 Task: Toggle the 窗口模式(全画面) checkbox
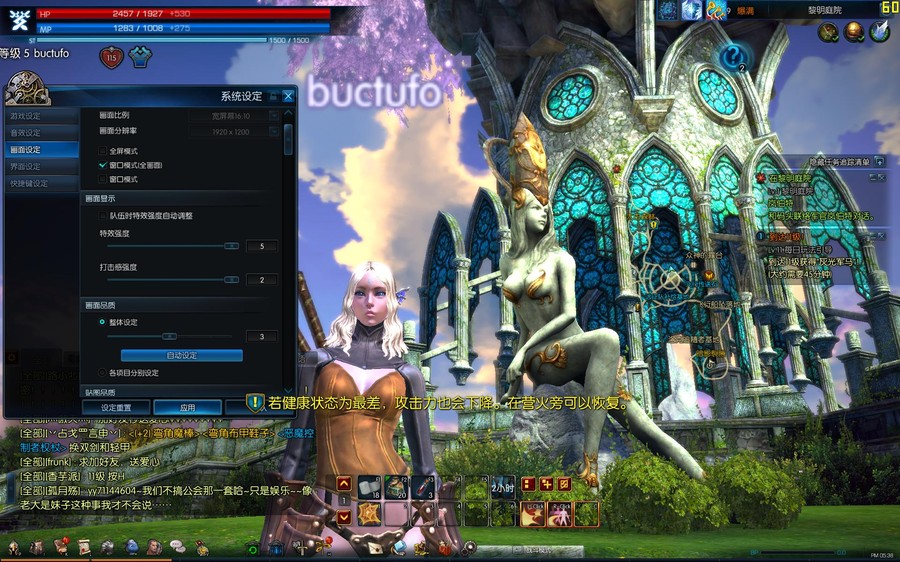[103, 164]
